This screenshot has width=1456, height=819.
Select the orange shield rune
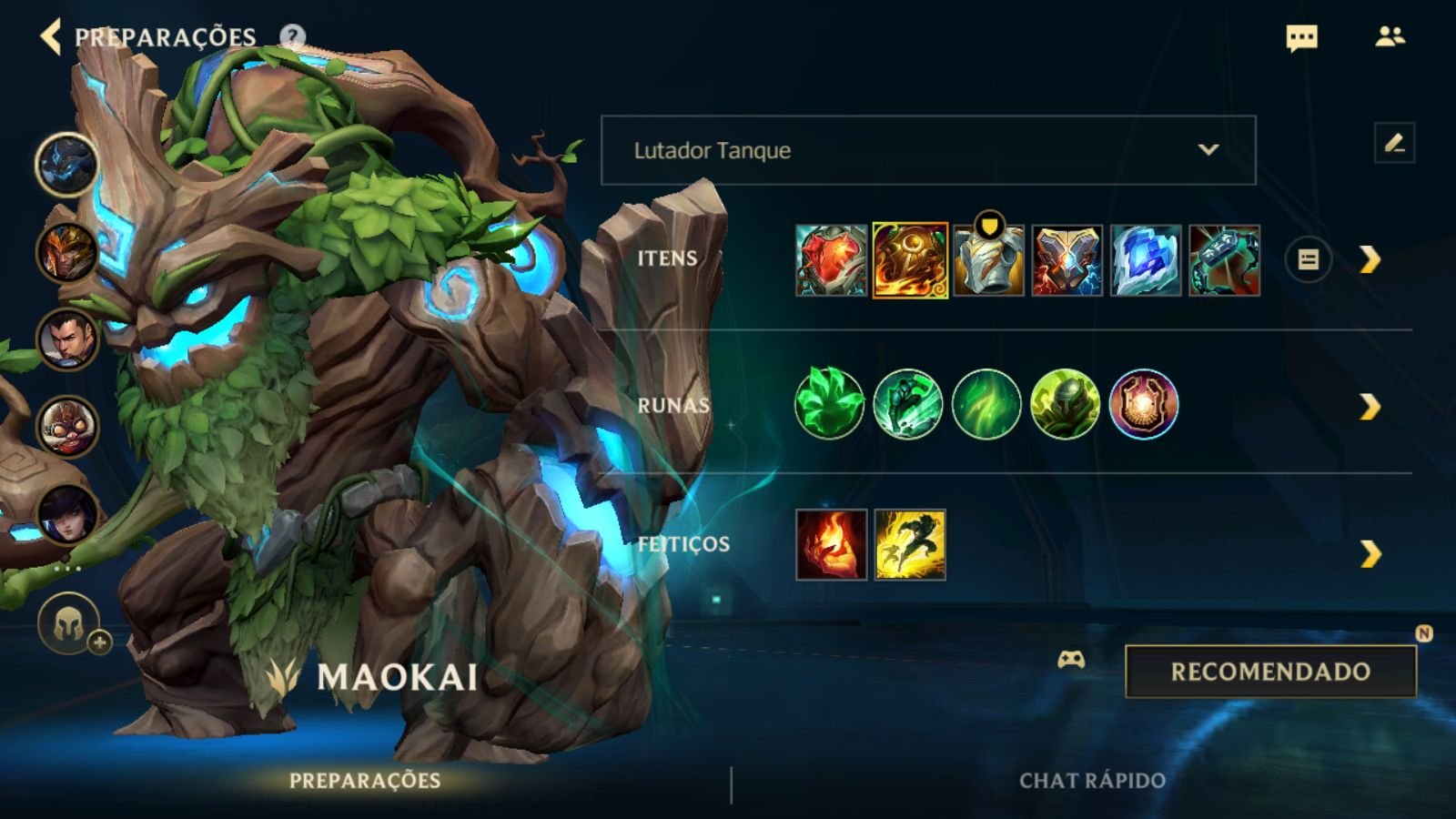tap(1144, 404)
